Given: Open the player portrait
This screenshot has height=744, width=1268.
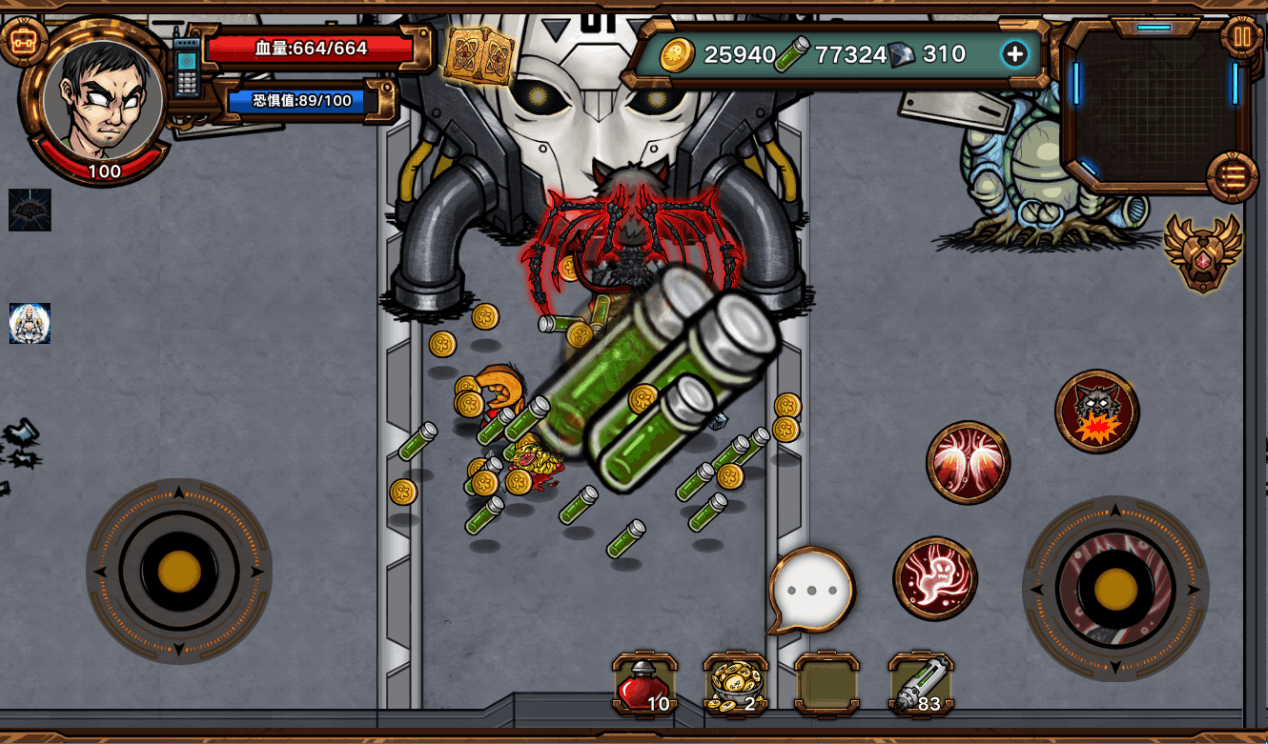Looking at the screenshot, I should pyautogui.click(x=103, y=98).
